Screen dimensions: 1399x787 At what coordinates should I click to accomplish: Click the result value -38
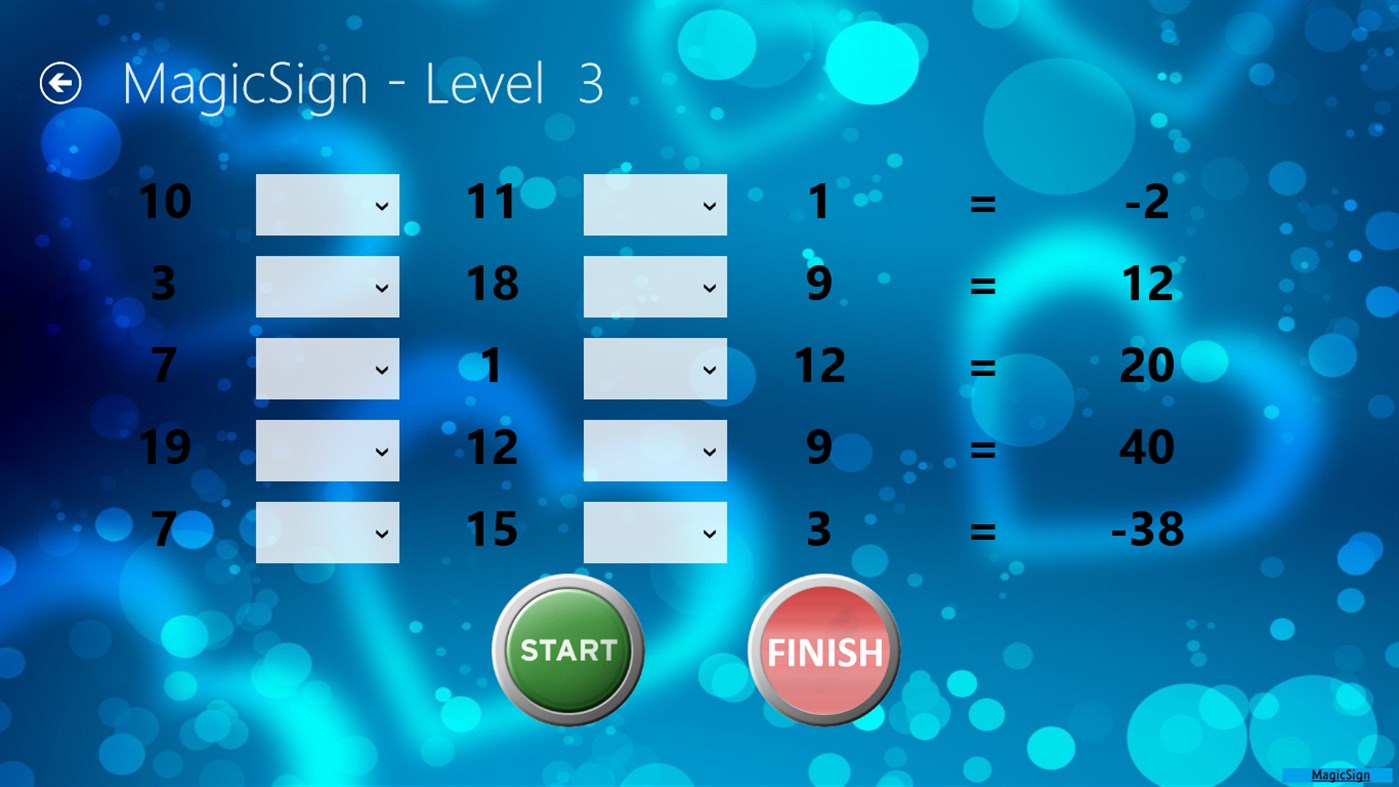coord(1148,531)
